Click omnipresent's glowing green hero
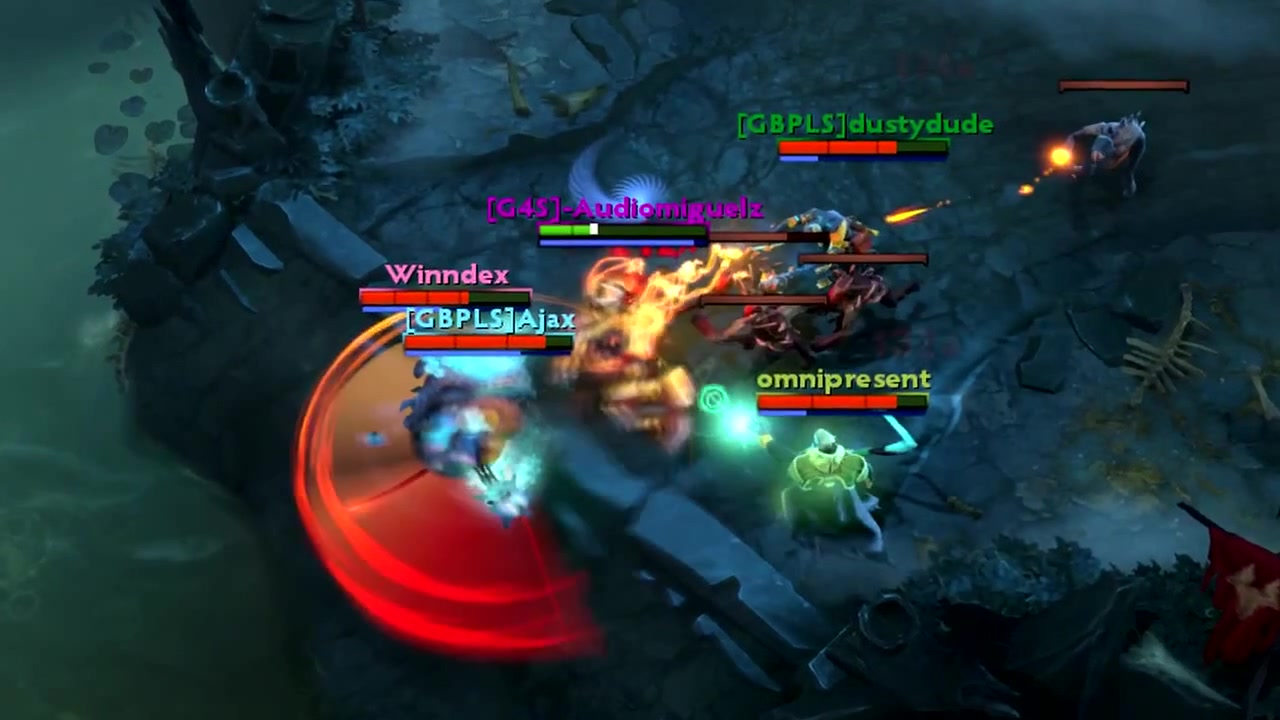This screenshot has height=720, width=1280. pos(830,470)
